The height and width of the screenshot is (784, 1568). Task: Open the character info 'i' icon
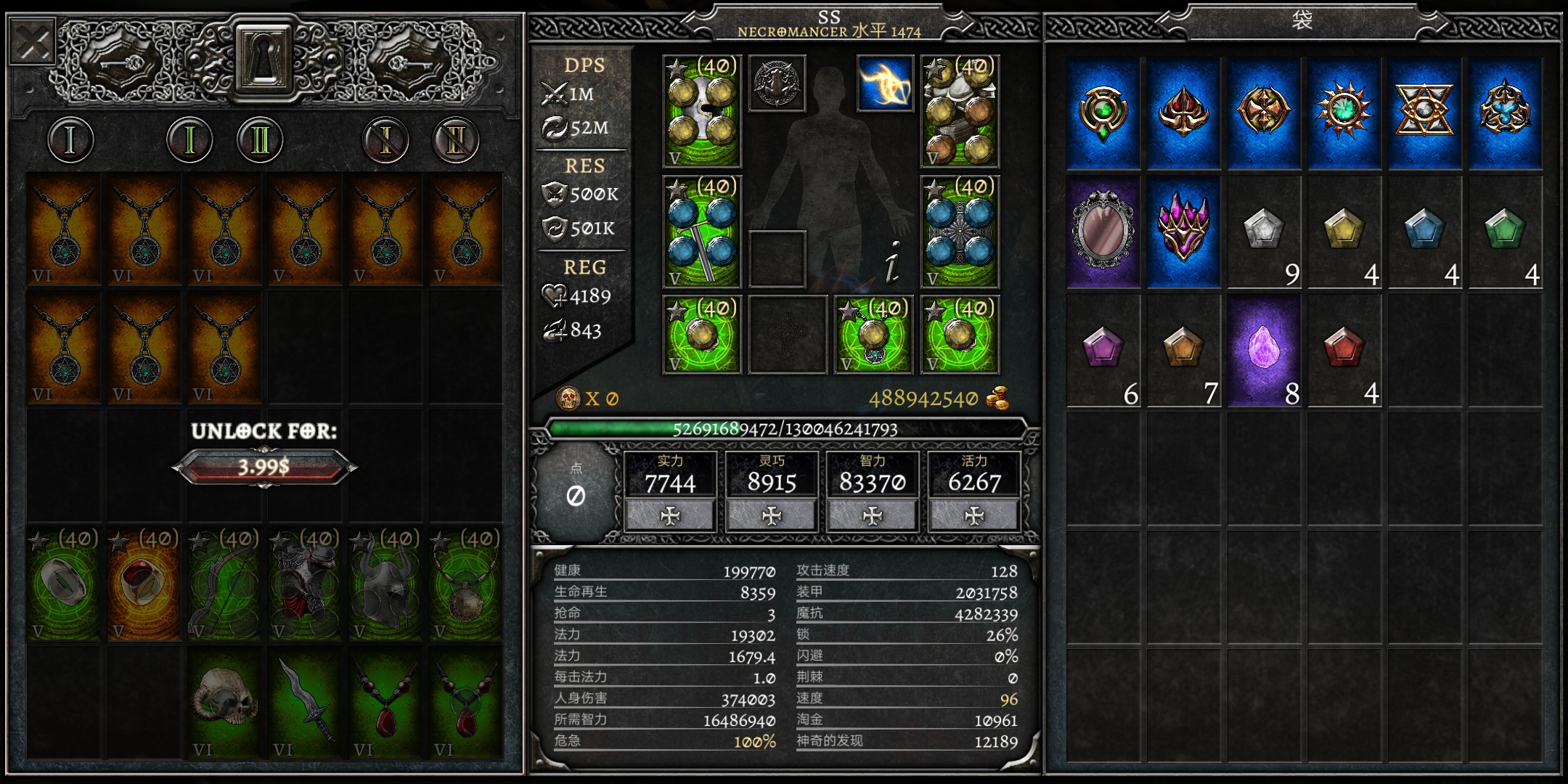[893, 261]
